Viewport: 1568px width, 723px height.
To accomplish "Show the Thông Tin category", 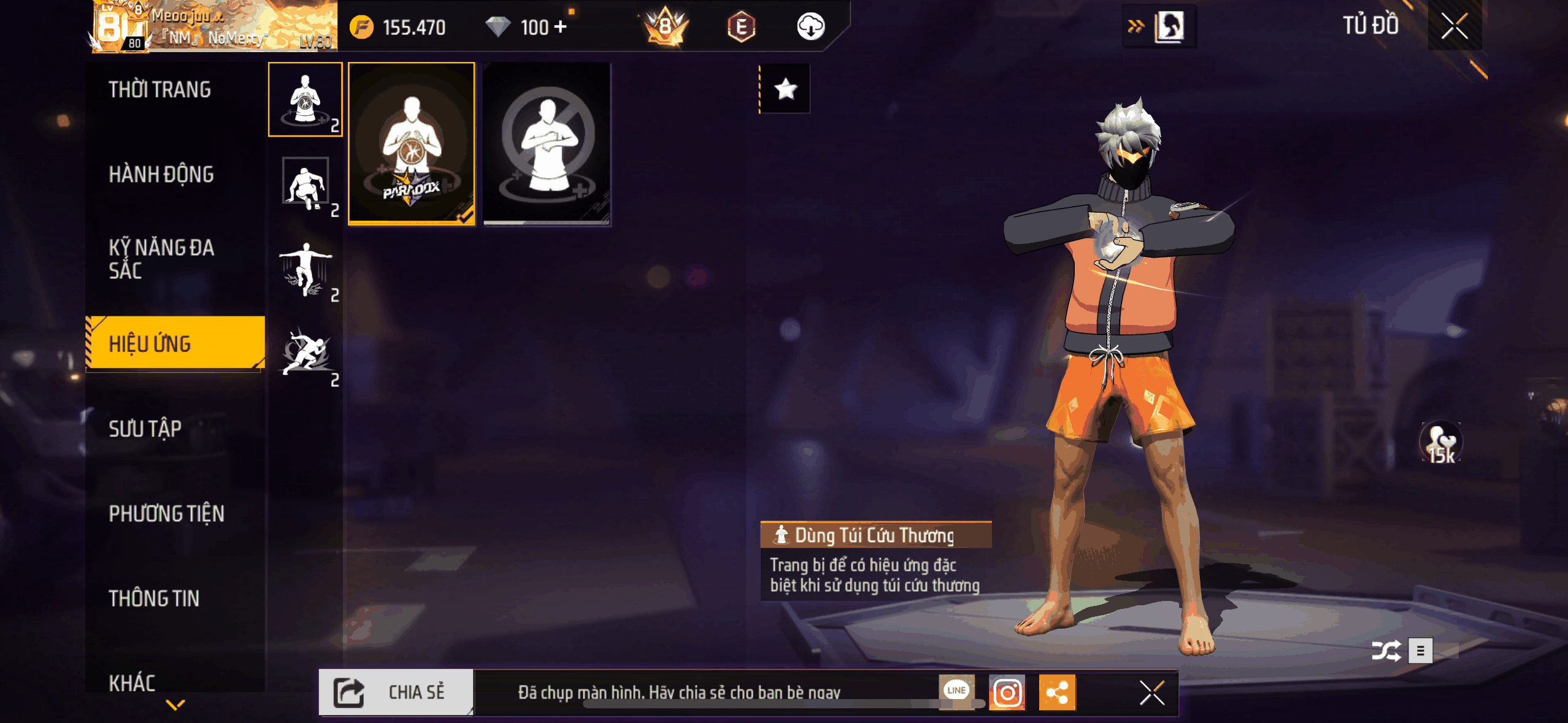I will click(154, 598).
